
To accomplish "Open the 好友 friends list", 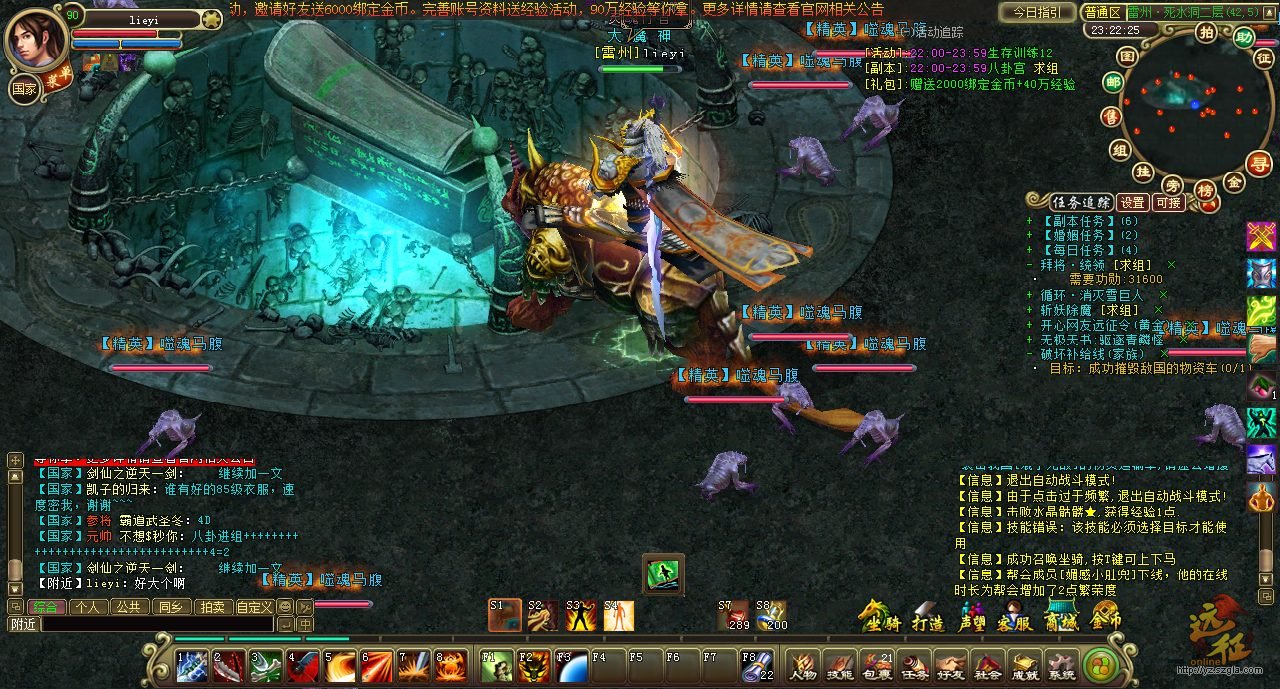I will pyautogui.click(x=951, y=665).
